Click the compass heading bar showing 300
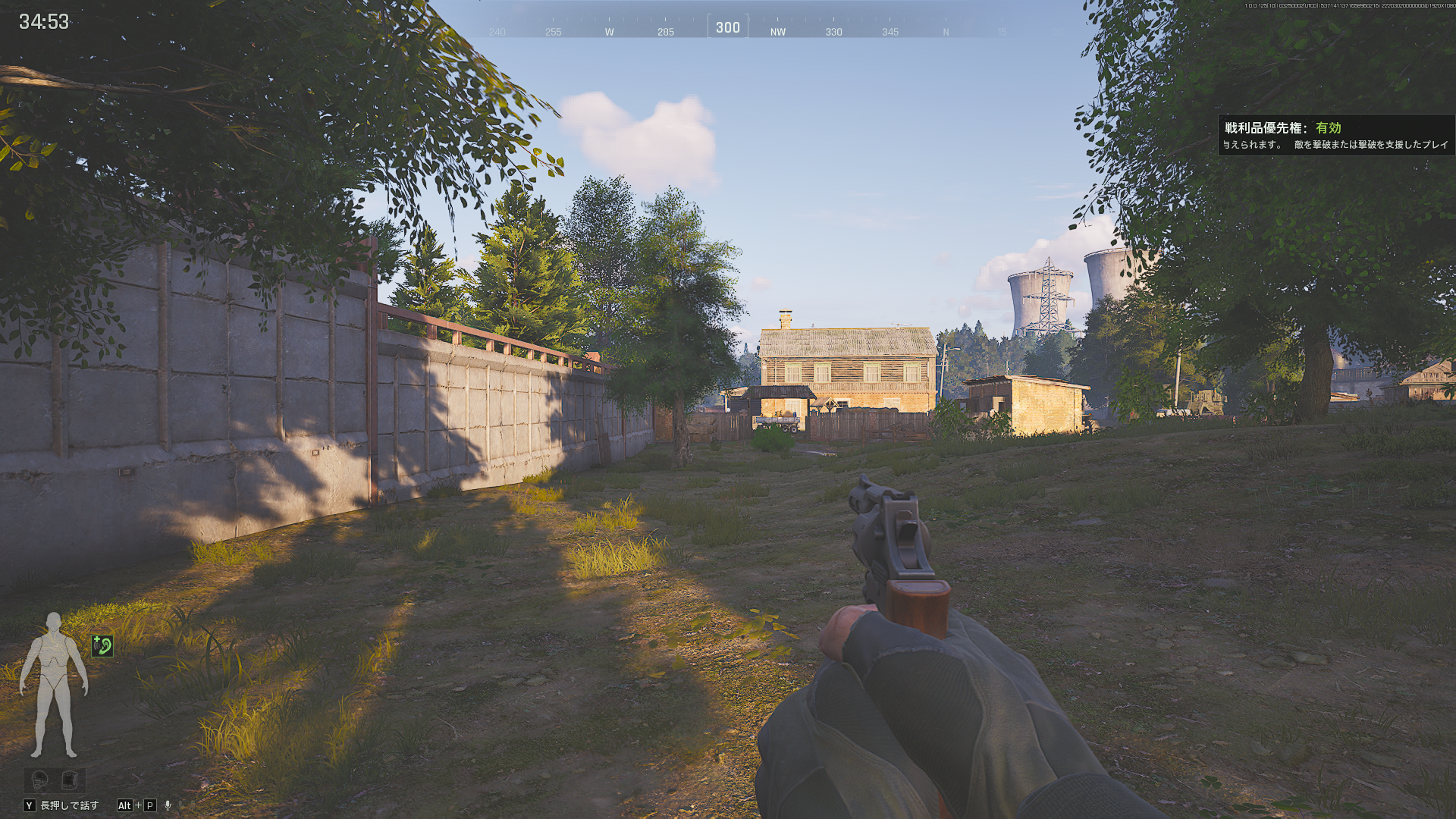The height and width of the screenshot is (819, 1456). pos(727,27)
